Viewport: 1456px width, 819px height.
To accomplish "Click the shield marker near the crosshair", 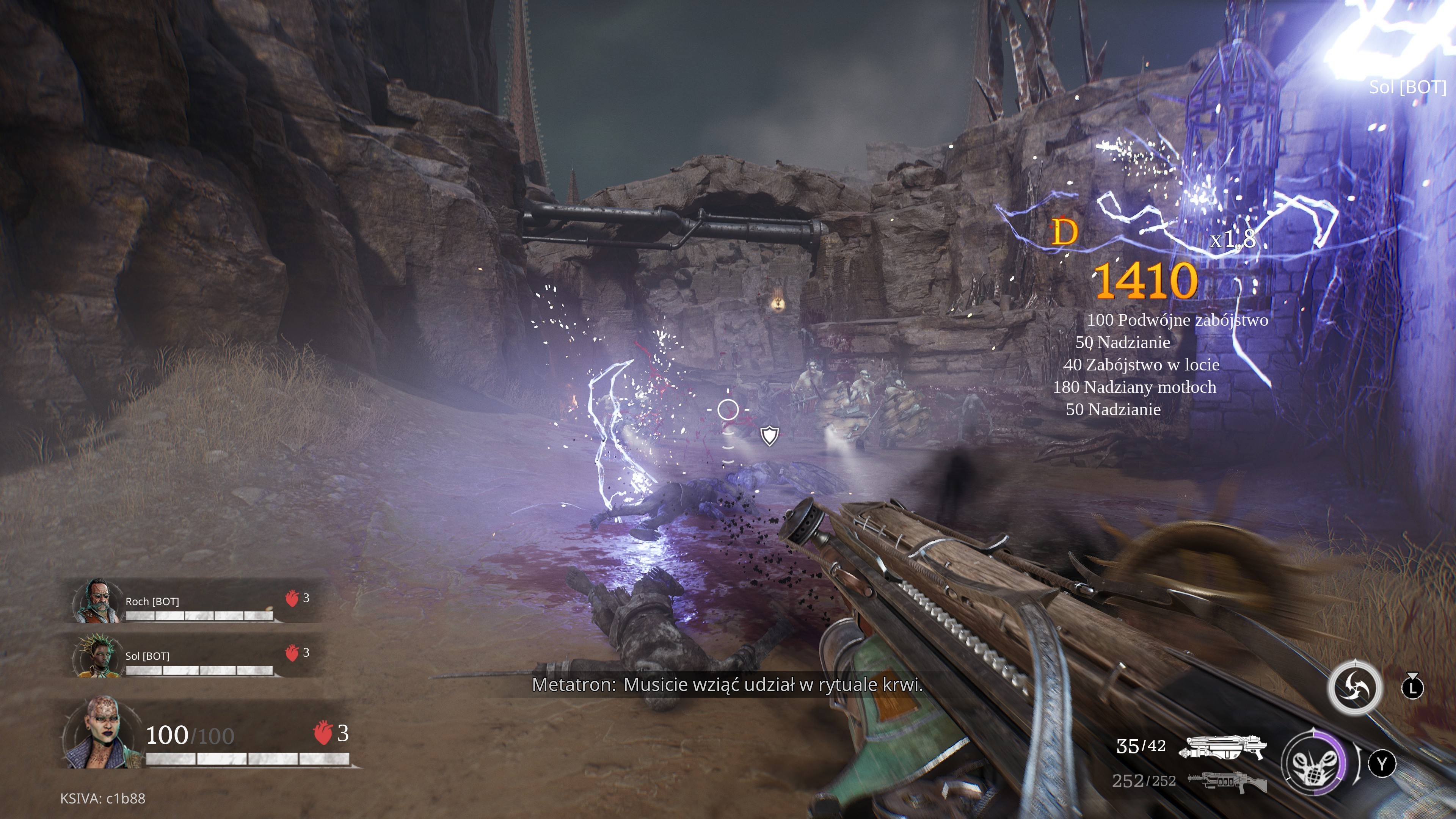I will [x=769, y=436].
